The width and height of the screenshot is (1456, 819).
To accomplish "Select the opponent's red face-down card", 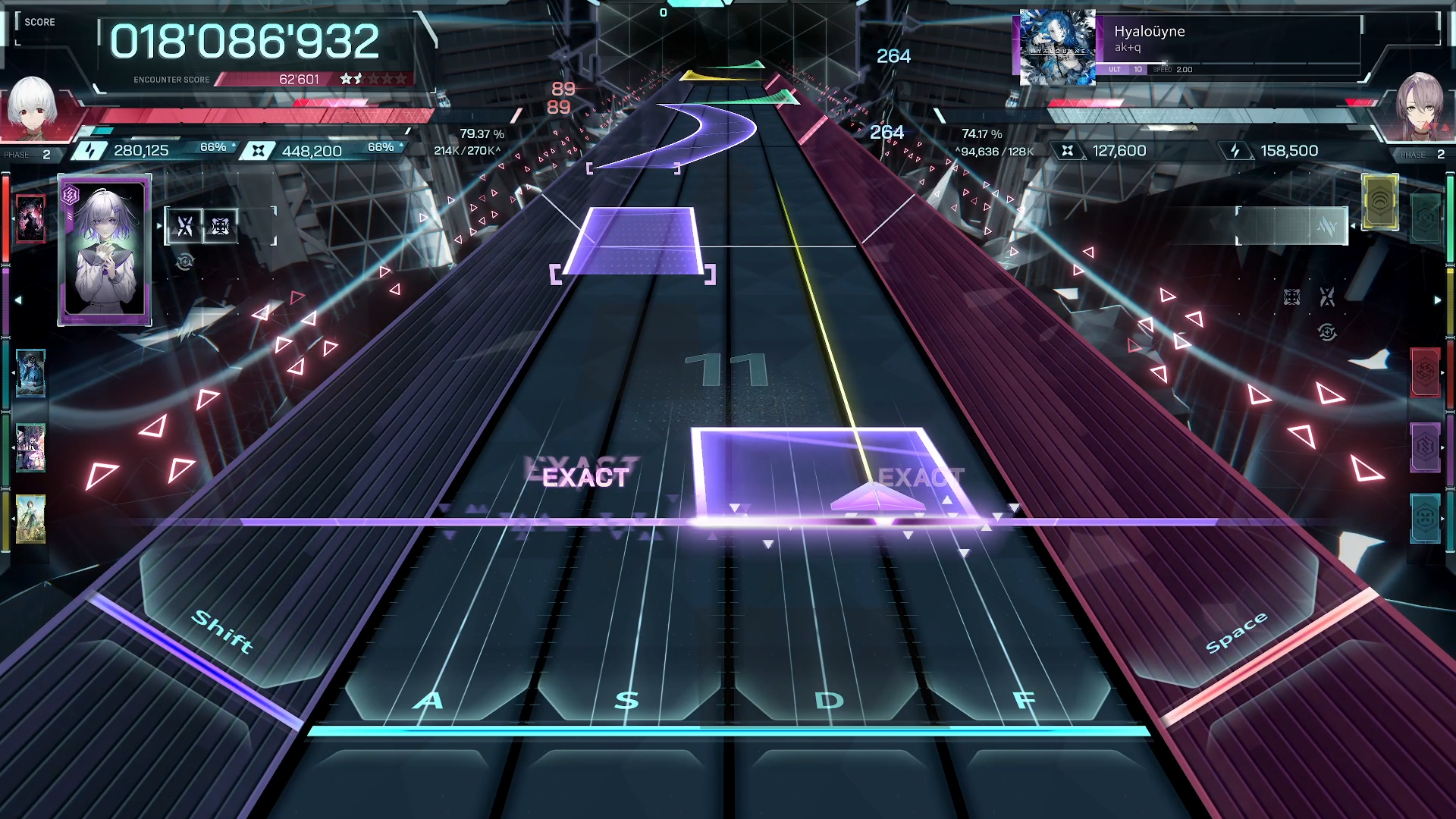I will (1425, 372).
